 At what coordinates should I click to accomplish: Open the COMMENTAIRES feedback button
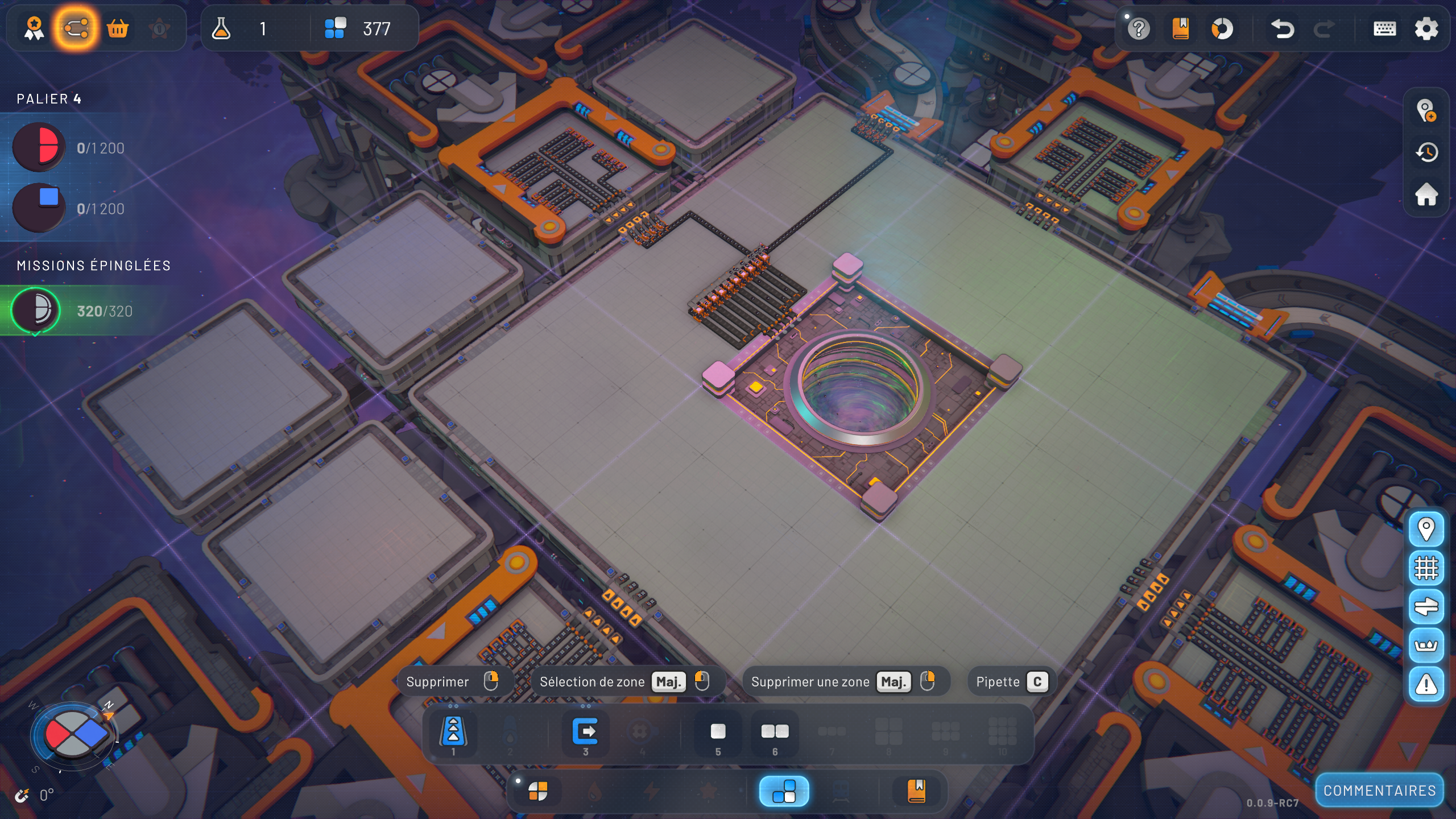pos(1379,791)
